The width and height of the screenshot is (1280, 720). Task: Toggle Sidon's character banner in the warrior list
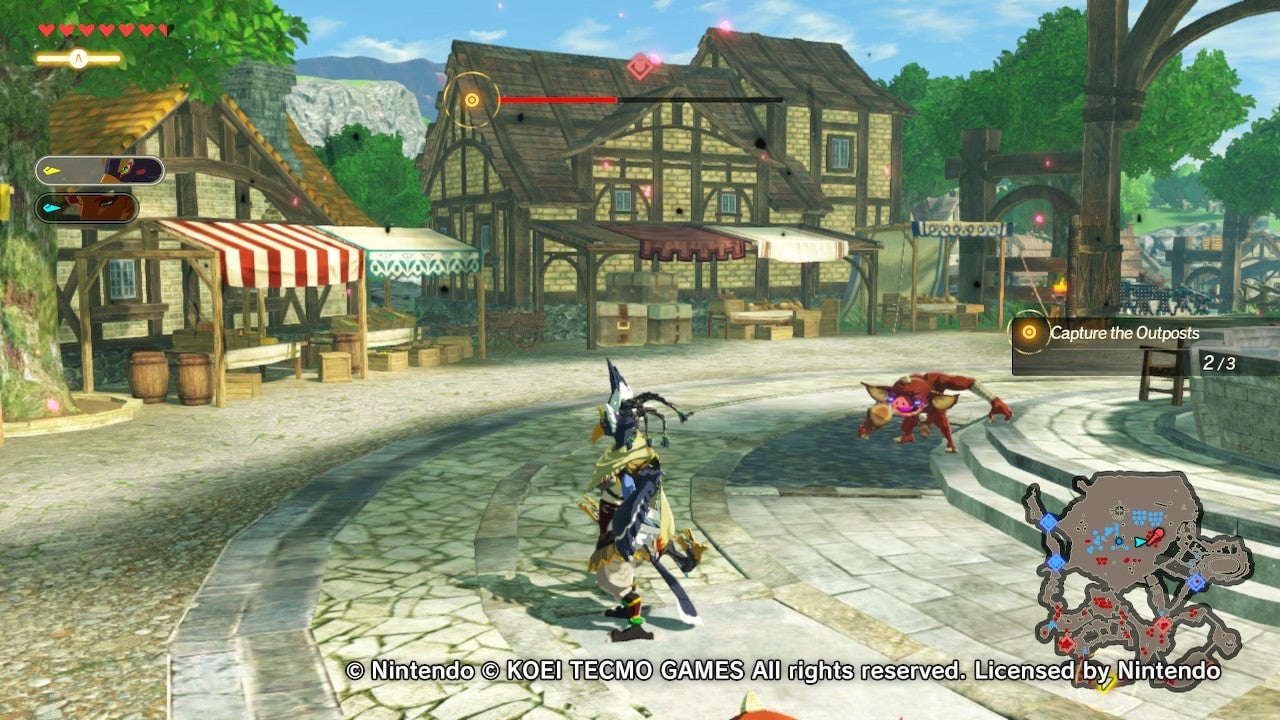point(97,170)
